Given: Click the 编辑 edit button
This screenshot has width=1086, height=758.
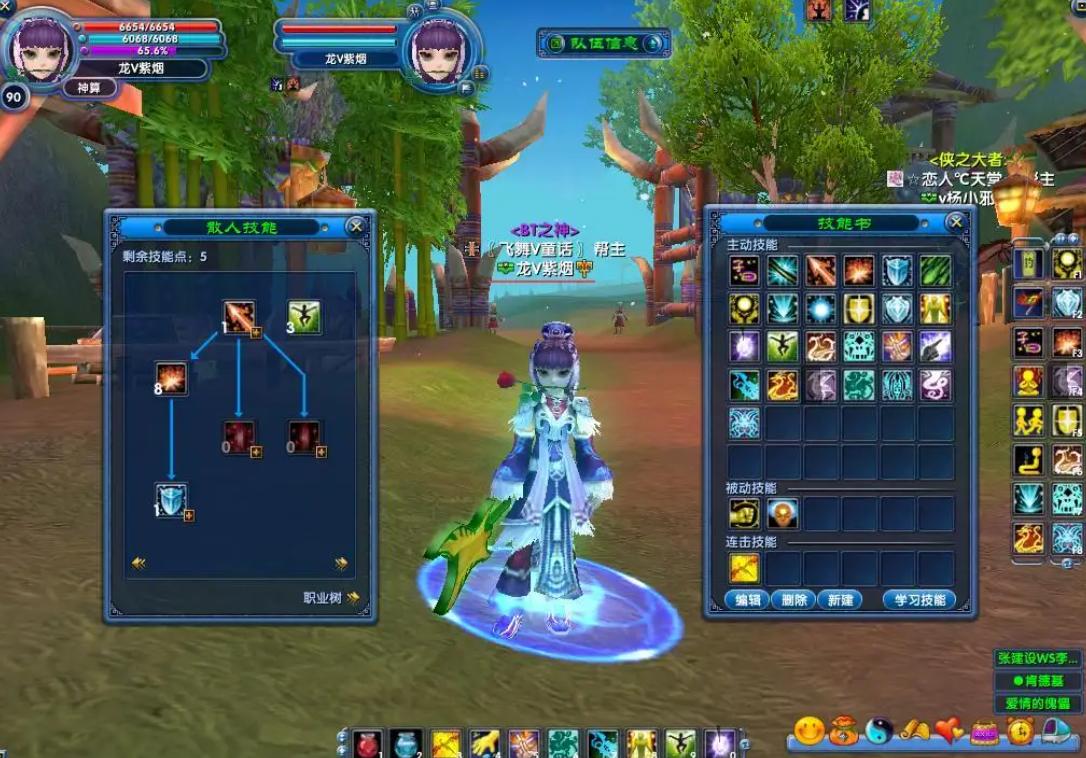Looking at the screenshot, I should coord(747,600).
